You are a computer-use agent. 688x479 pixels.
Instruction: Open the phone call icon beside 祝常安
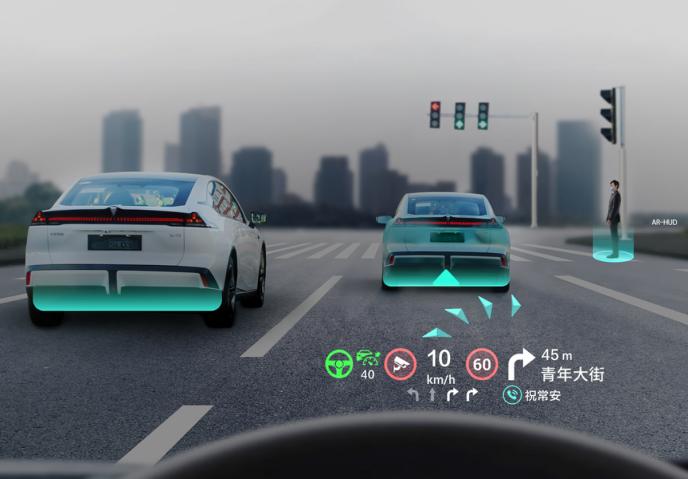[x=511, y=395]
